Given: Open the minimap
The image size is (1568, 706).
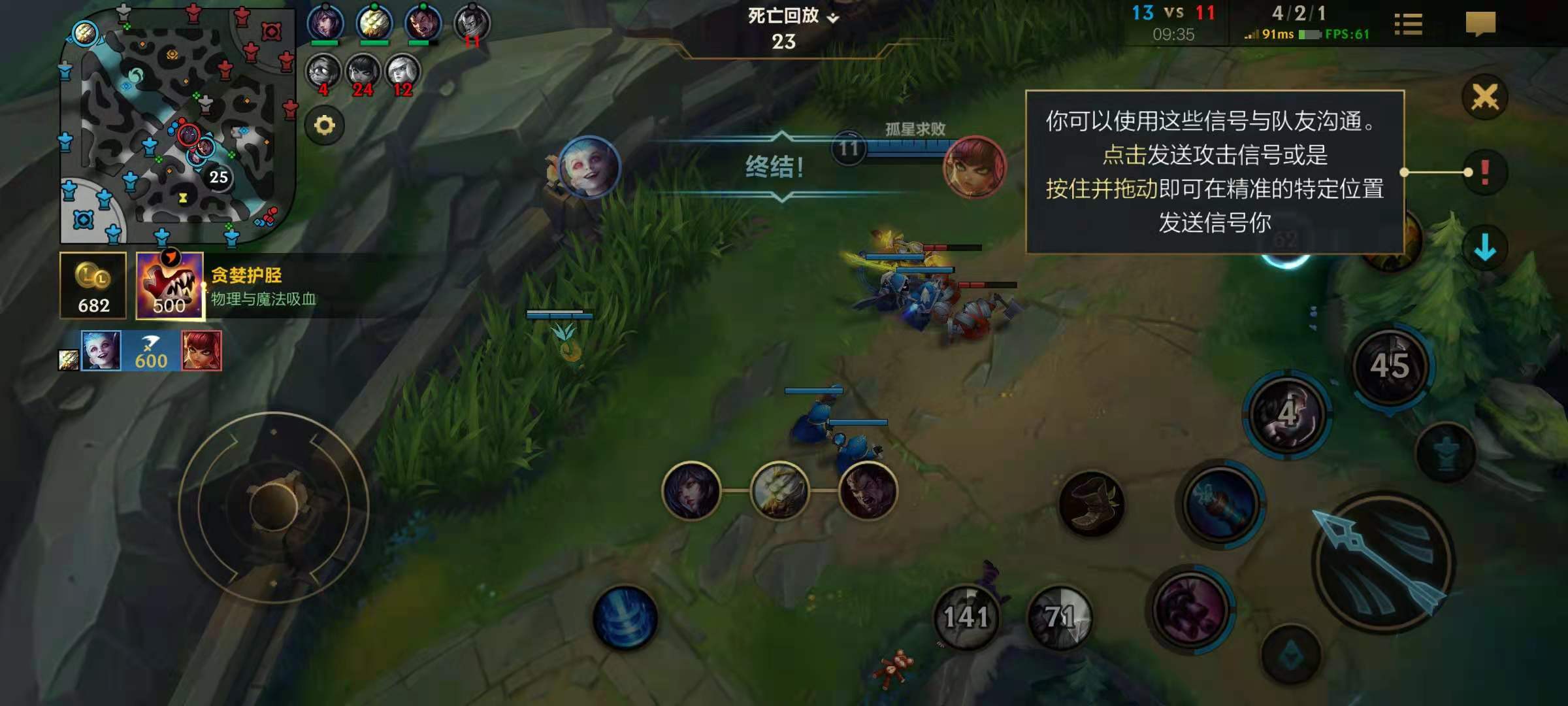Looking at the screenshot, I should coord(176,124).
